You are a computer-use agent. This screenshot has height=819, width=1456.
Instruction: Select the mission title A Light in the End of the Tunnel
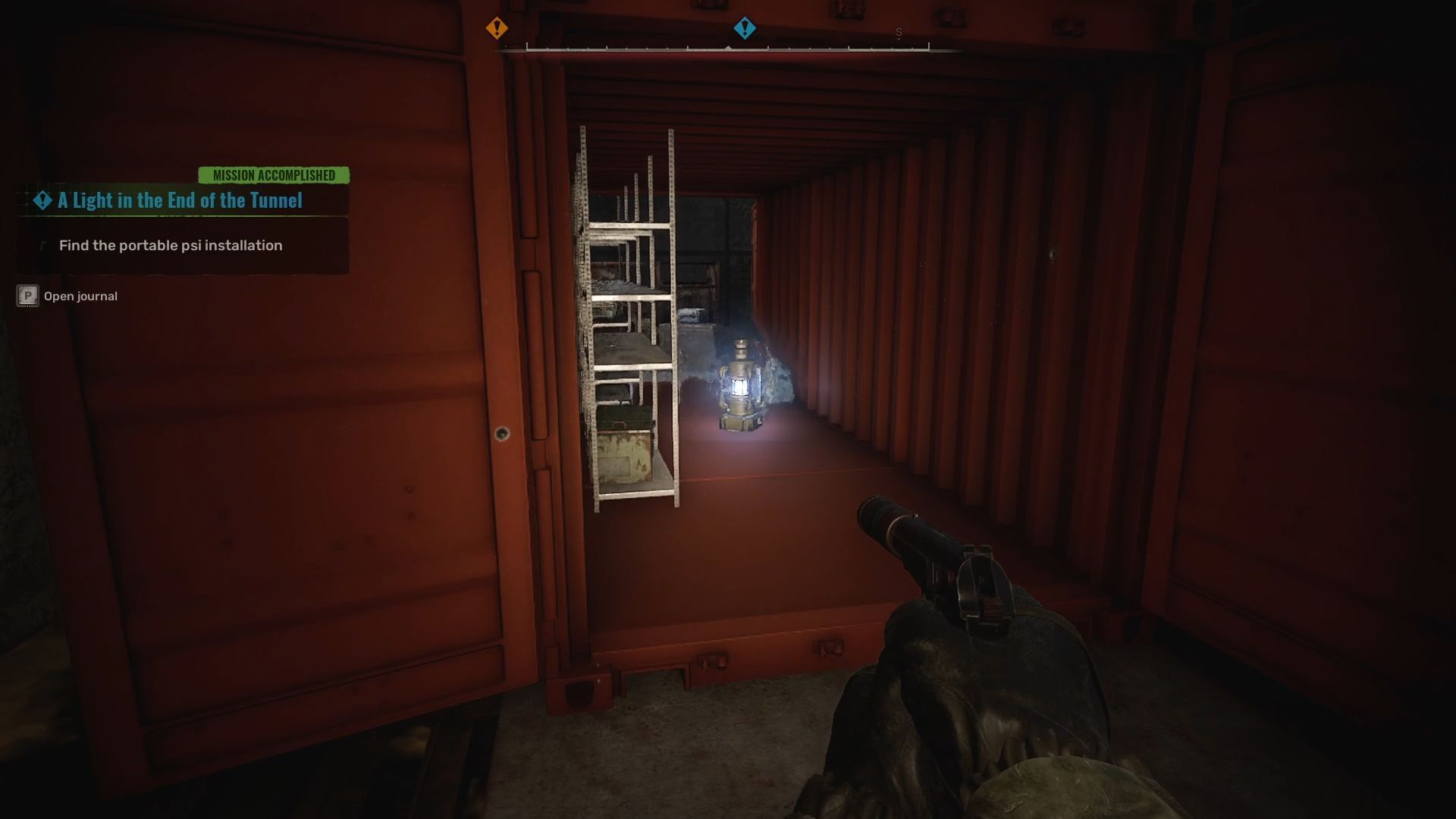(x=178, y=201)
